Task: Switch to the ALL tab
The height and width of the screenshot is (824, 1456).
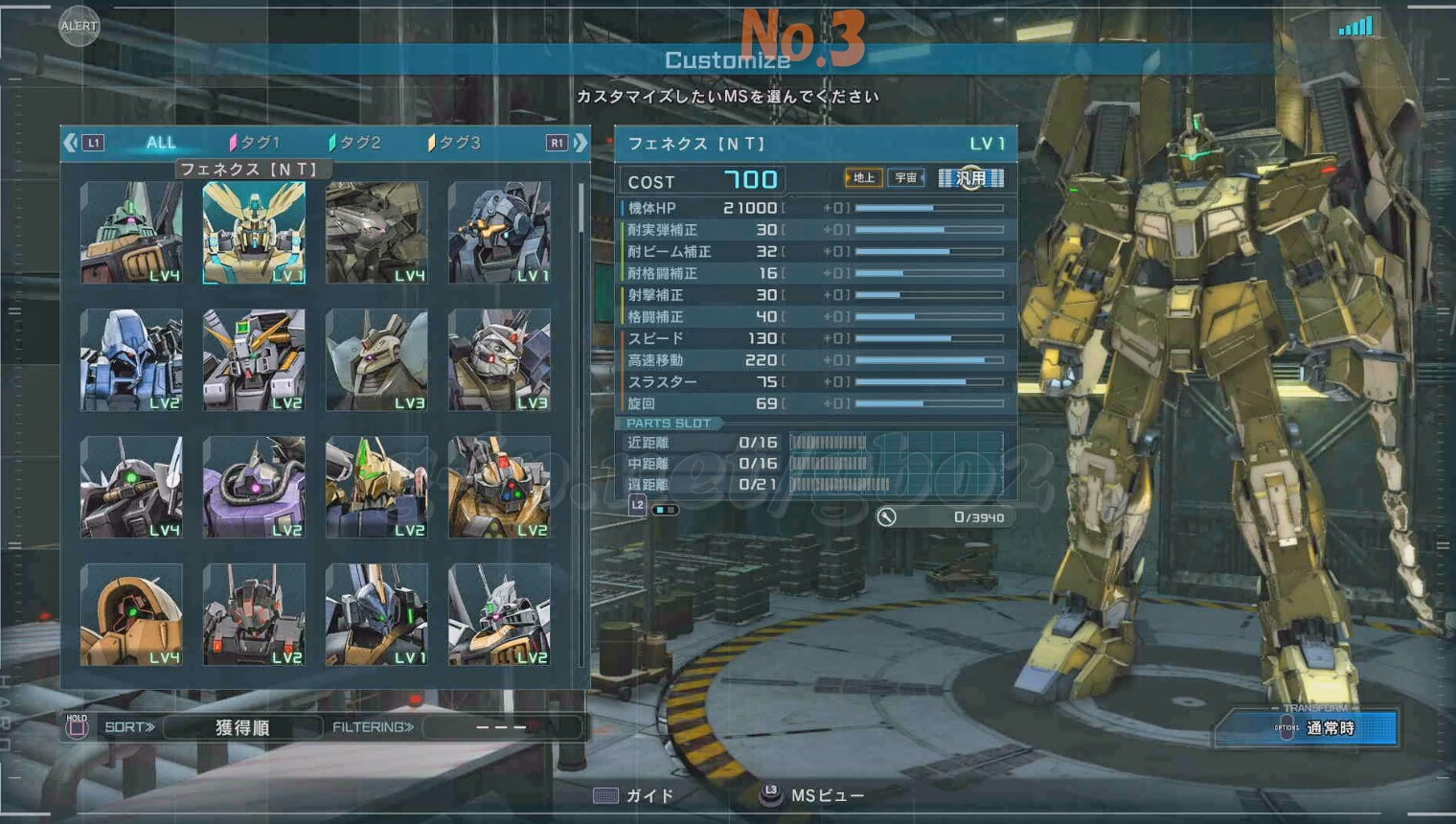Action: tap(160, 143)
